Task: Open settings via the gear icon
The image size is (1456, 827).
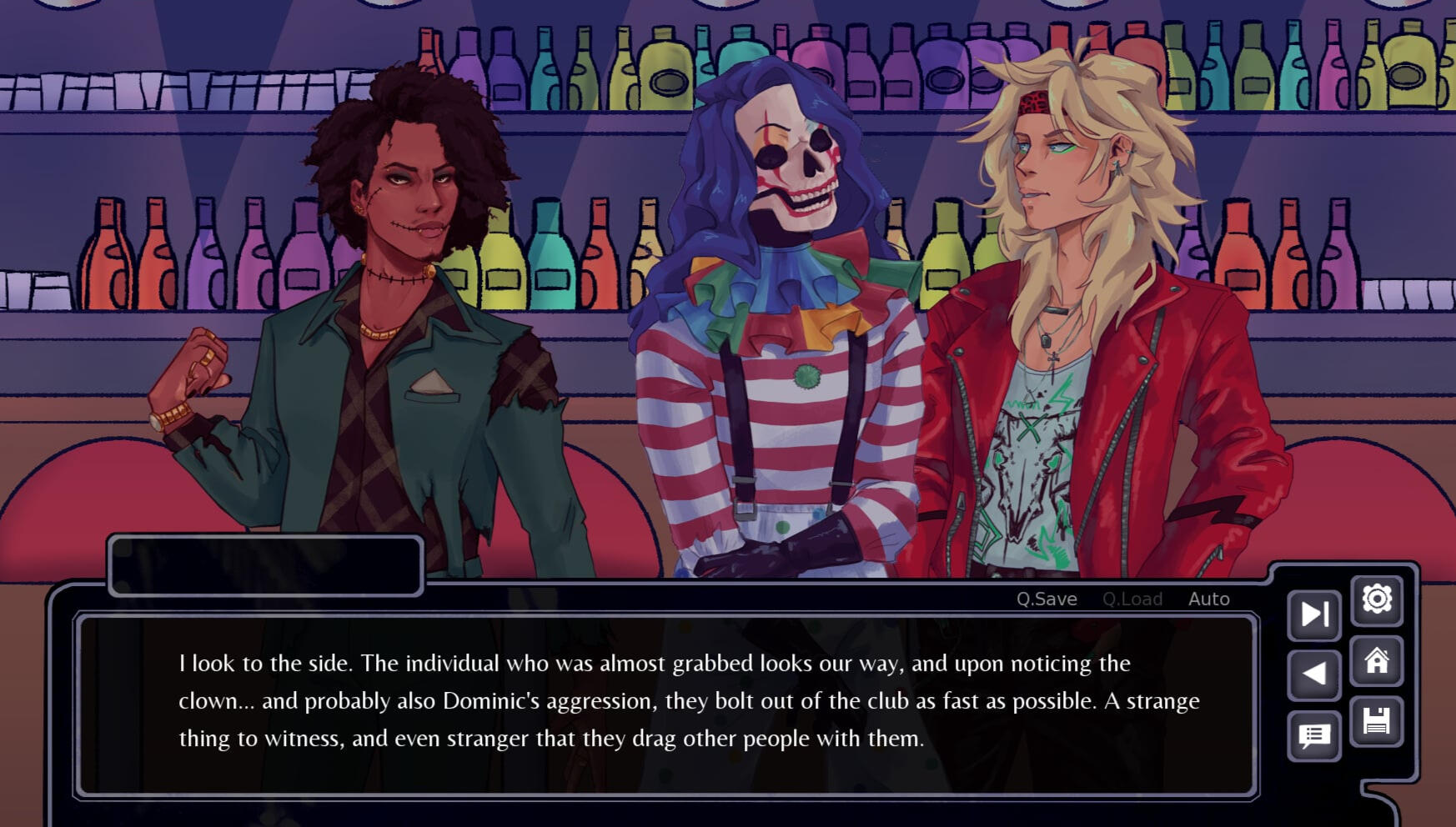Action: coord(1377,599)
